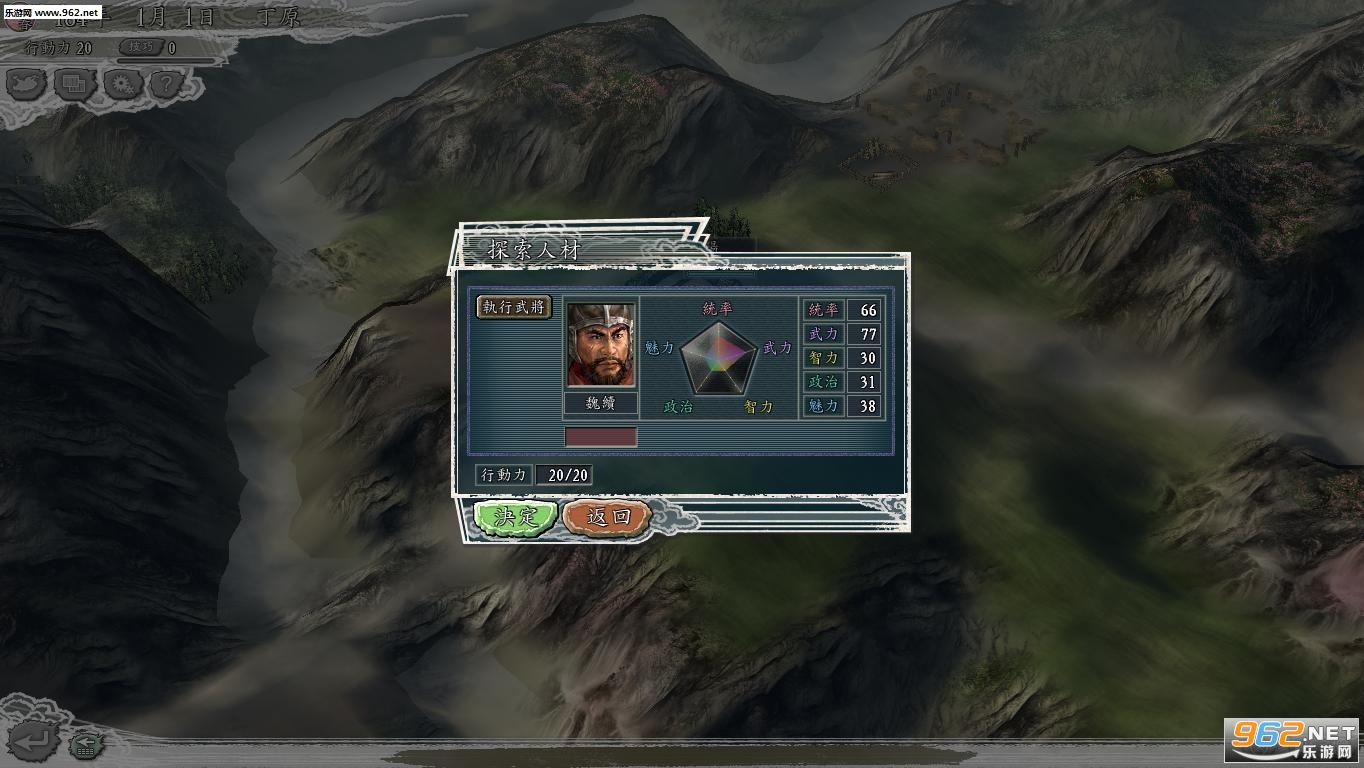Image resolution: width=1364 pixels, height=768 pixels.
Task: Confirm with the green 決定 button
Action: (x=515, y=517)
